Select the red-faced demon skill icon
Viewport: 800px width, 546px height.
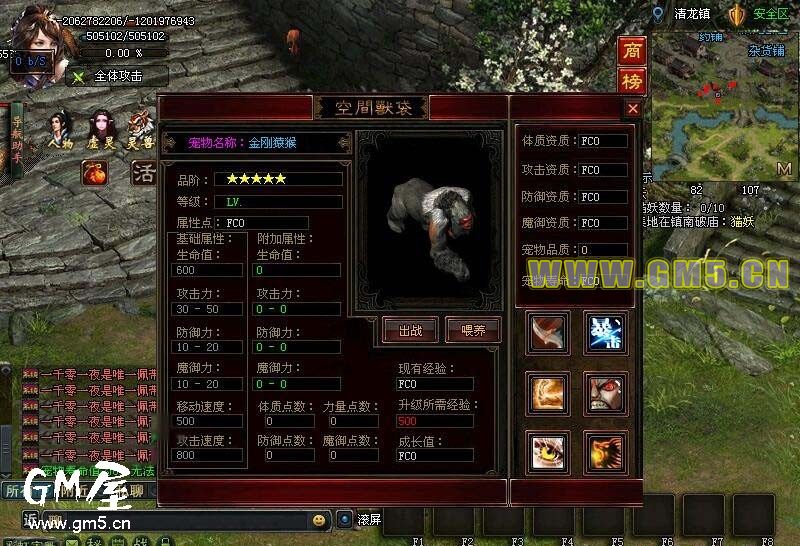coord(605,393)
